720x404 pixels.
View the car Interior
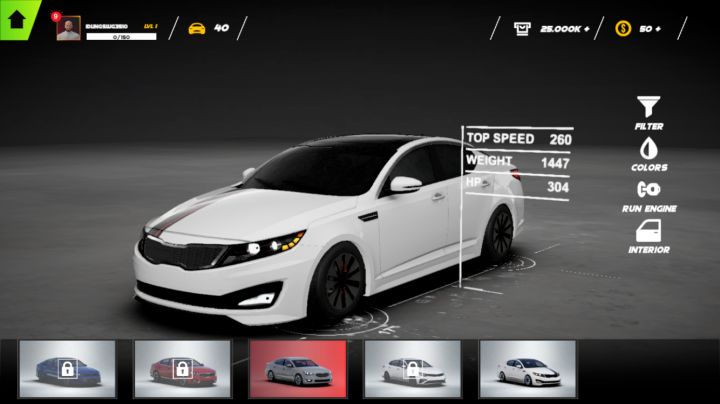(x=649, y=235)
